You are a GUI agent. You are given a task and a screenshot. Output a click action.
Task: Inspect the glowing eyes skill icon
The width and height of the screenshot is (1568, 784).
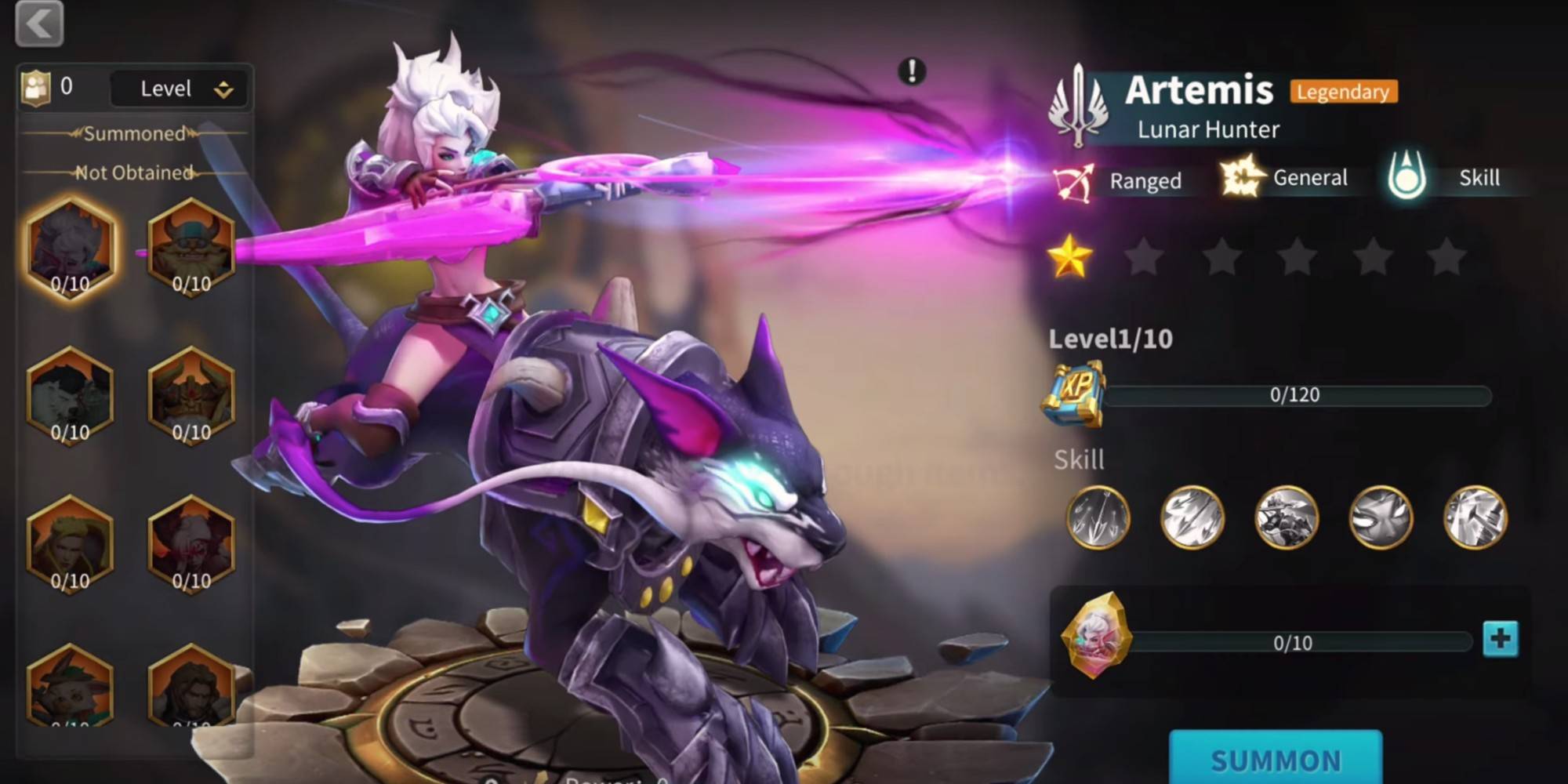click(x=1381, y=517)
